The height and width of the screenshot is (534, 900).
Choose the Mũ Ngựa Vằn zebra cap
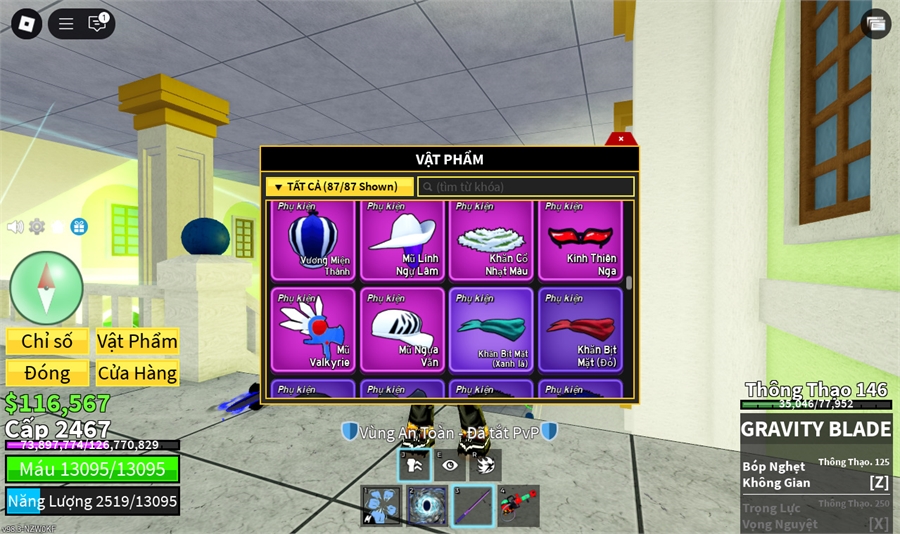[402, 330]
